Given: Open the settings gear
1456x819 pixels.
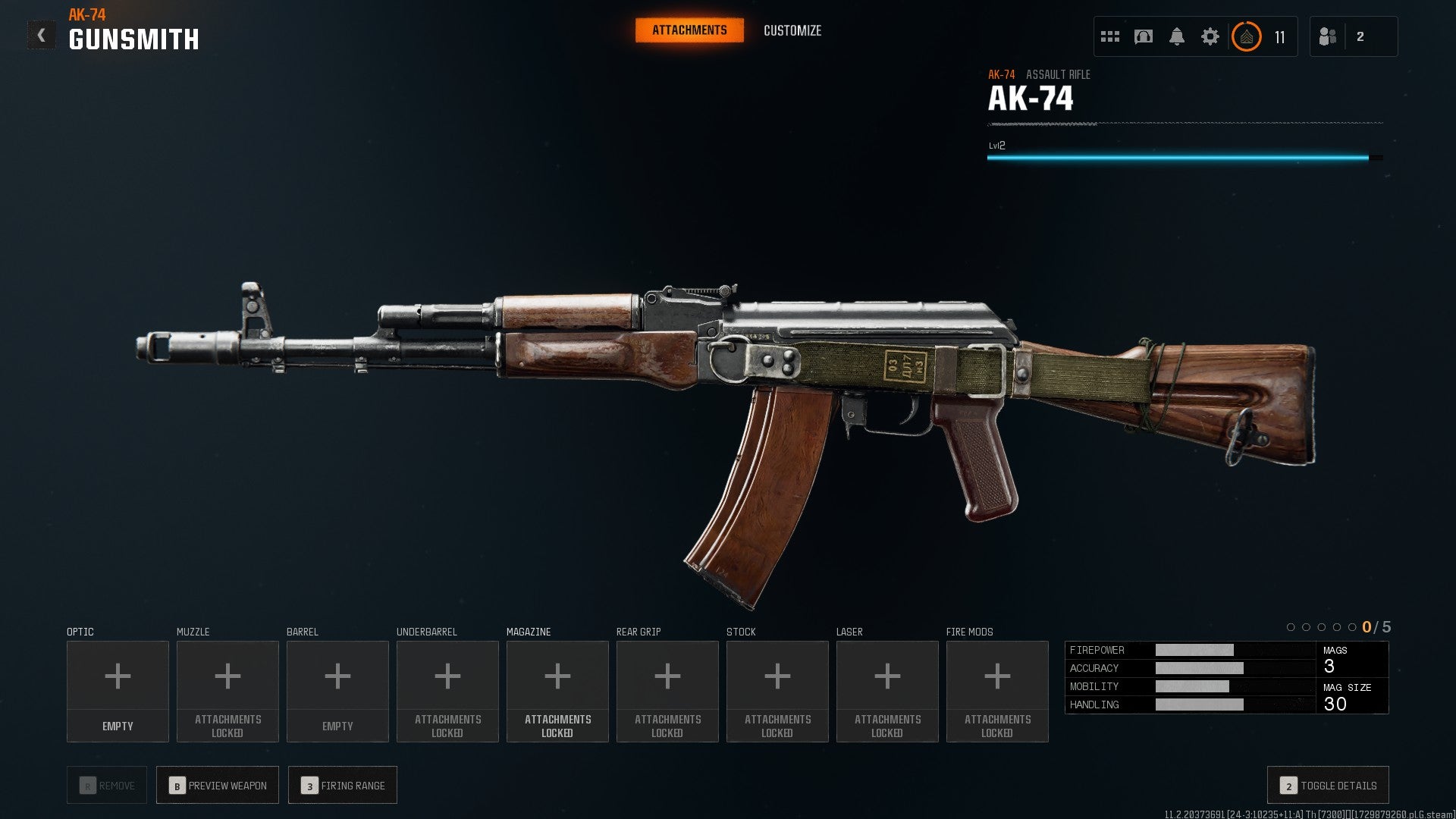Looking at the screenshot, I should pyautogui.click(x=1210, y=36).
